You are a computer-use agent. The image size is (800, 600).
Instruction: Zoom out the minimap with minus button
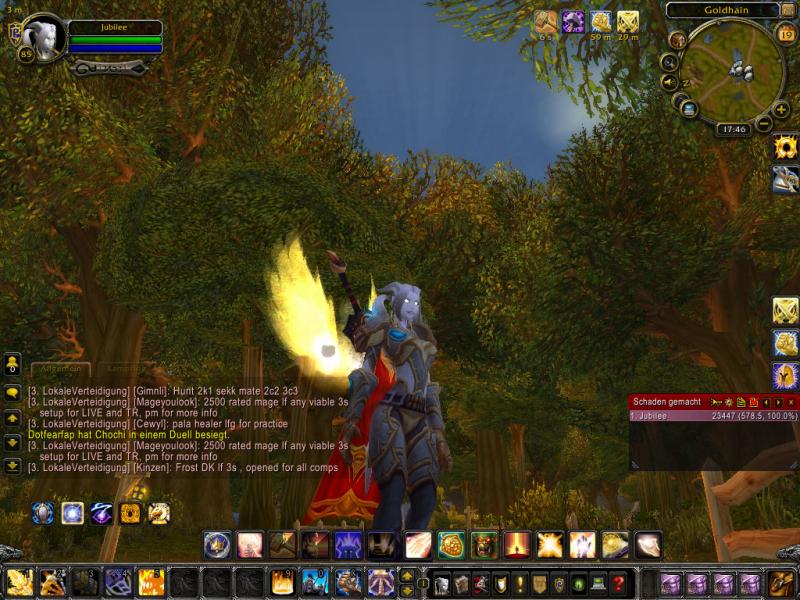[763, 124]
